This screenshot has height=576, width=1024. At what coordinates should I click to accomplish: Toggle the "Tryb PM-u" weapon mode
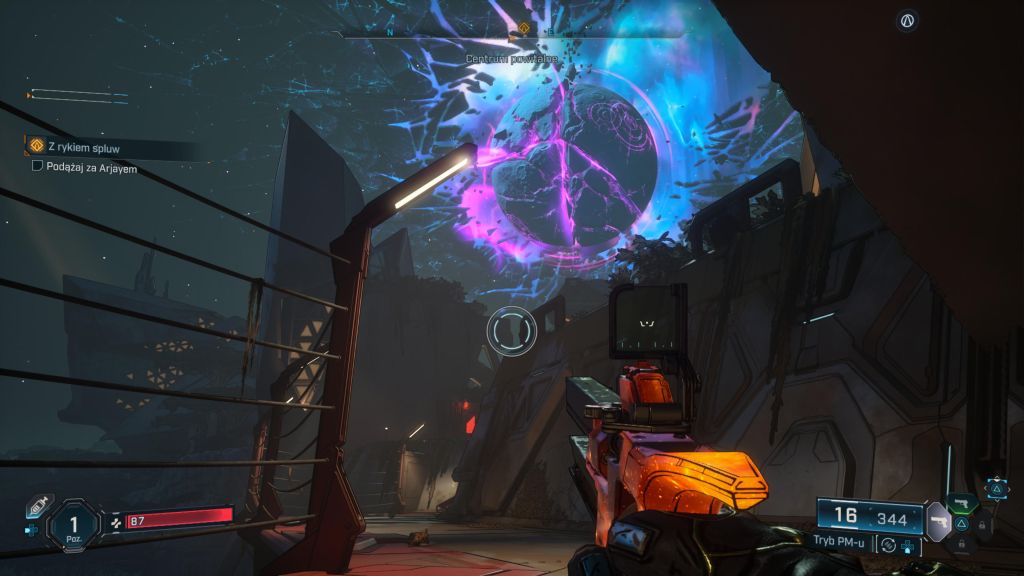coord(841,541)
